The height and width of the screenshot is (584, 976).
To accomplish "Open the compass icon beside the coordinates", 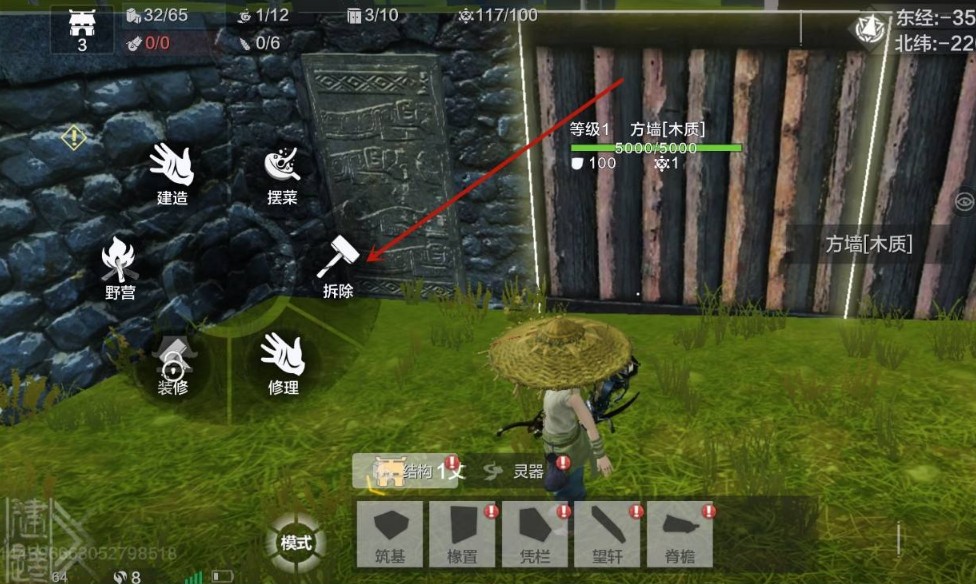I will (870, 28).
